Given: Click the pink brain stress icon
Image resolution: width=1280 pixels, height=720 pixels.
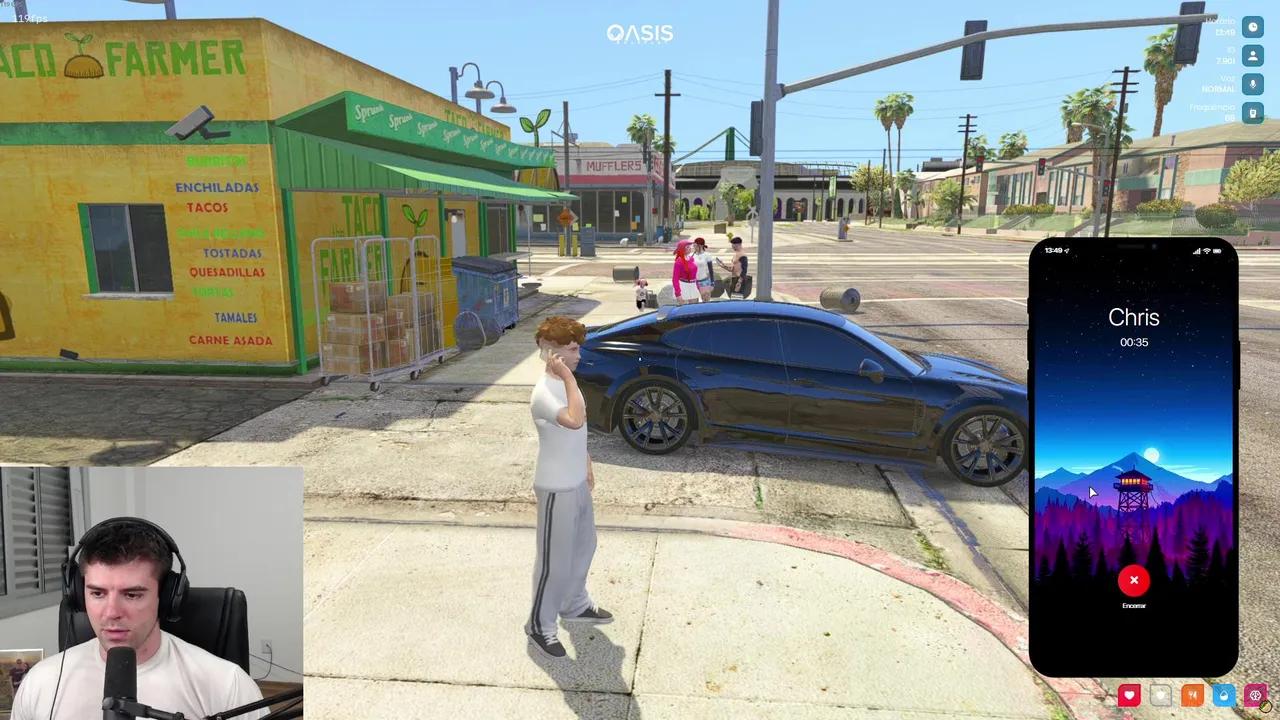Looking at the screenshot, I should point(1255,695).
